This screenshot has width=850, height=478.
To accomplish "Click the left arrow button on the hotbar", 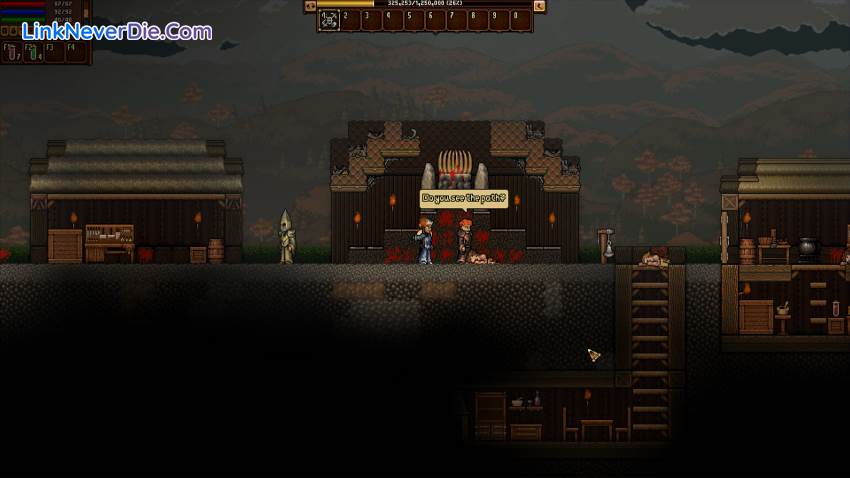I will [x=310, y=6].
